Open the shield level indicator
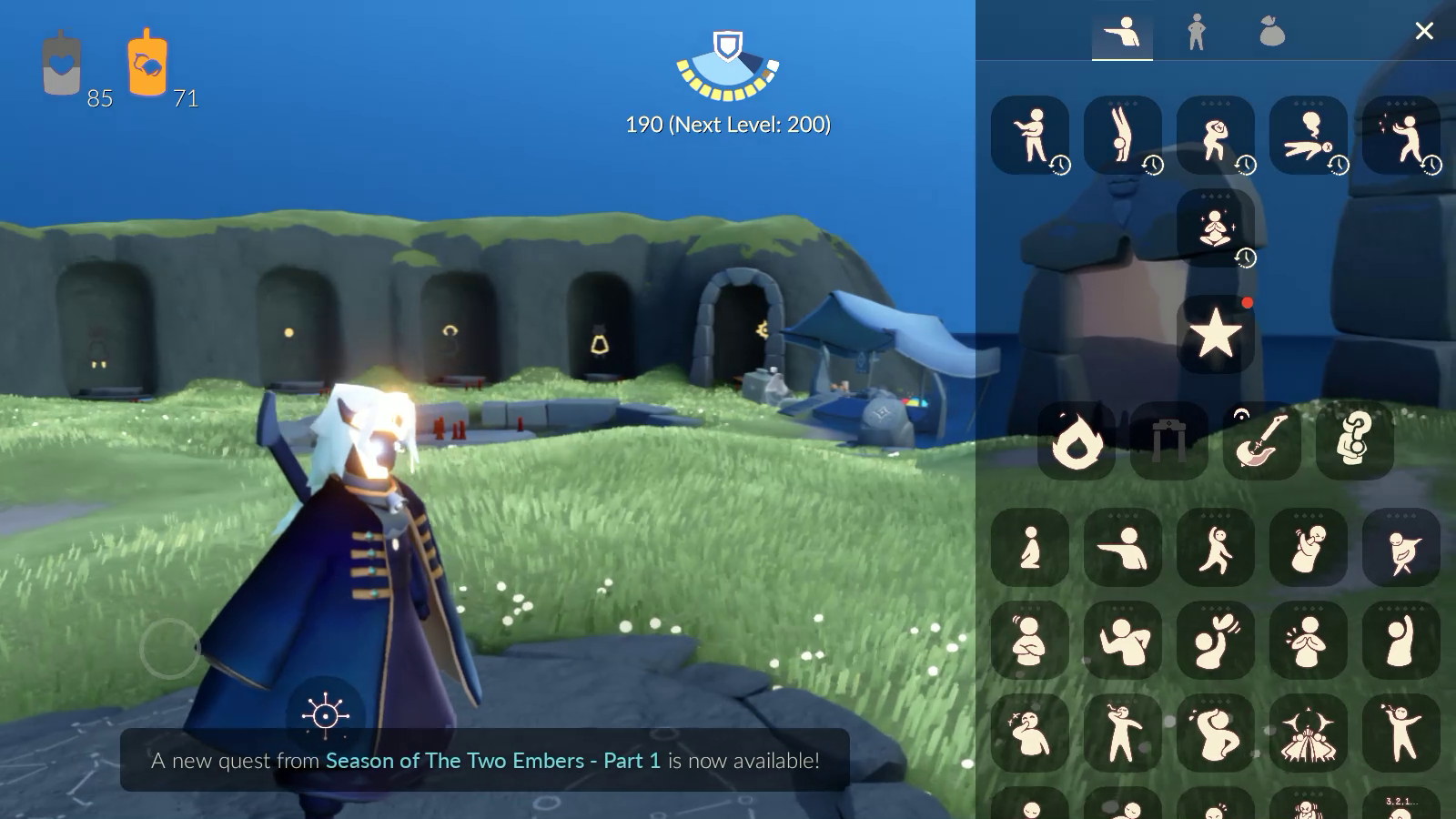Screen dimensions: 1456x819 tap(727, 66)
